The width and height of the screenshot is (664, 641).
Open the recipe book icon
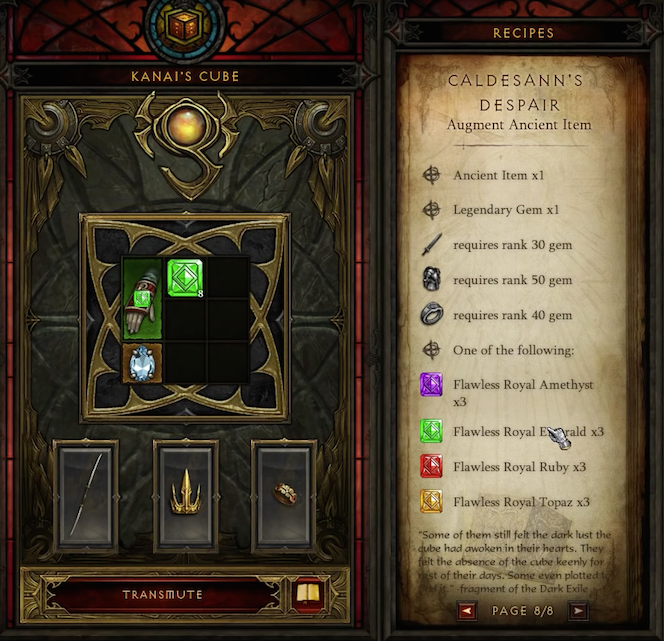click(x=309, y=594)
